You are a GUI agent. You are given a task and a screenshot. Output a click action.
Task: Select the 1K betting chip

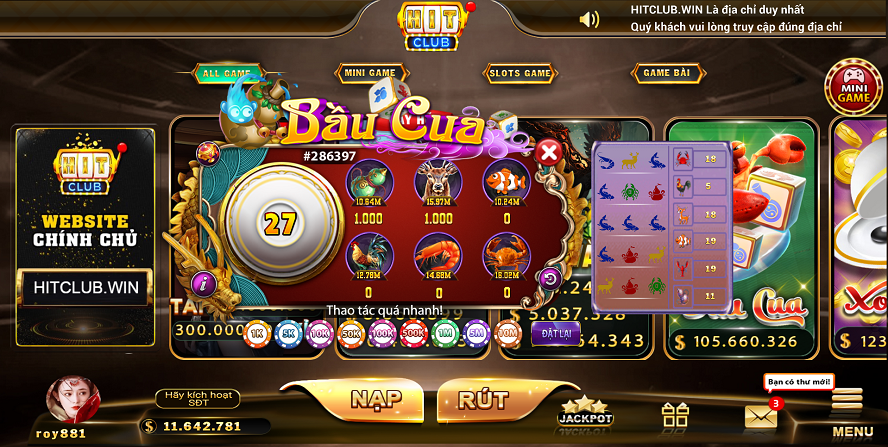coord(256,331)
